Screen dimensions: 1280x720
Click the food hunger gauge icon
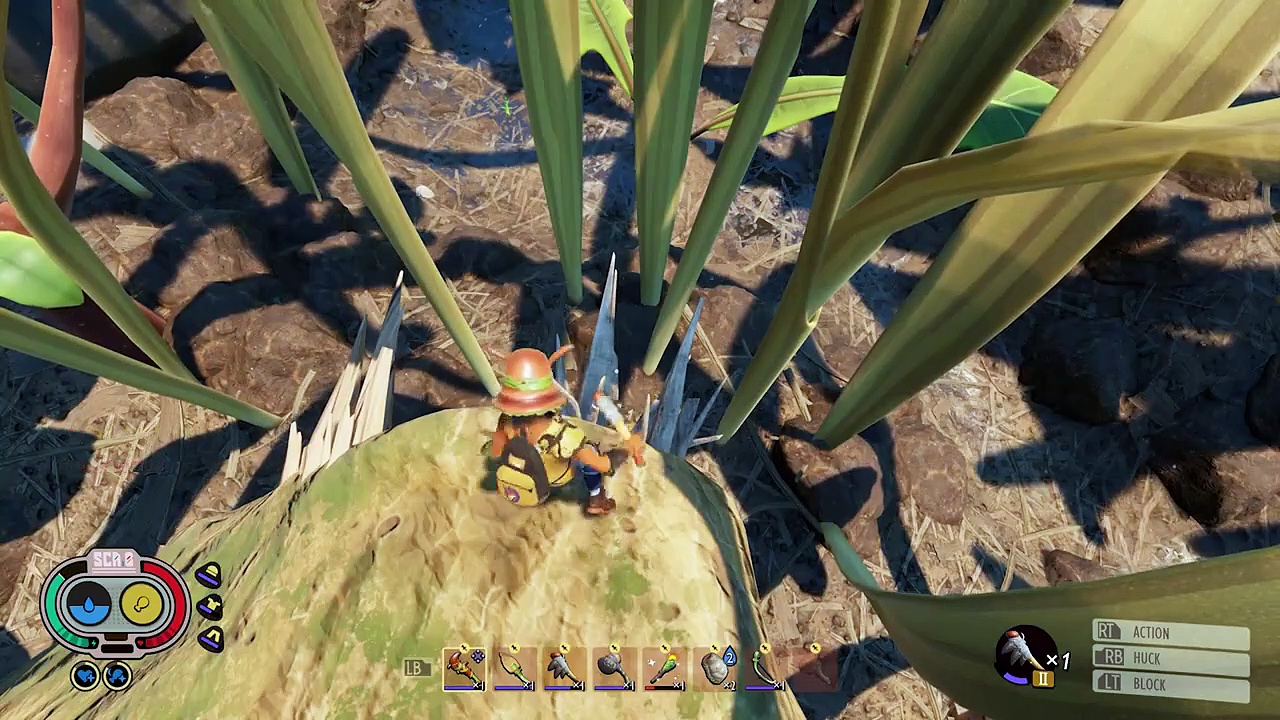pos(142,604)
